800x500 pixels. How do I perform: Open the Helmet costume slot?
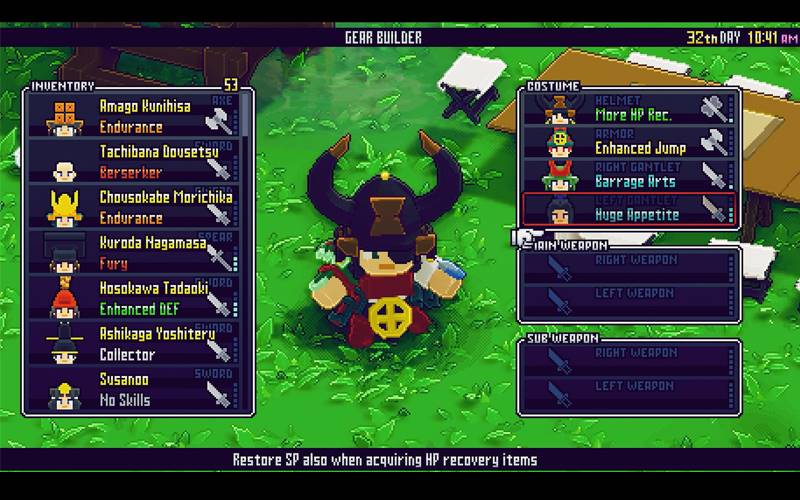[630, 108]
